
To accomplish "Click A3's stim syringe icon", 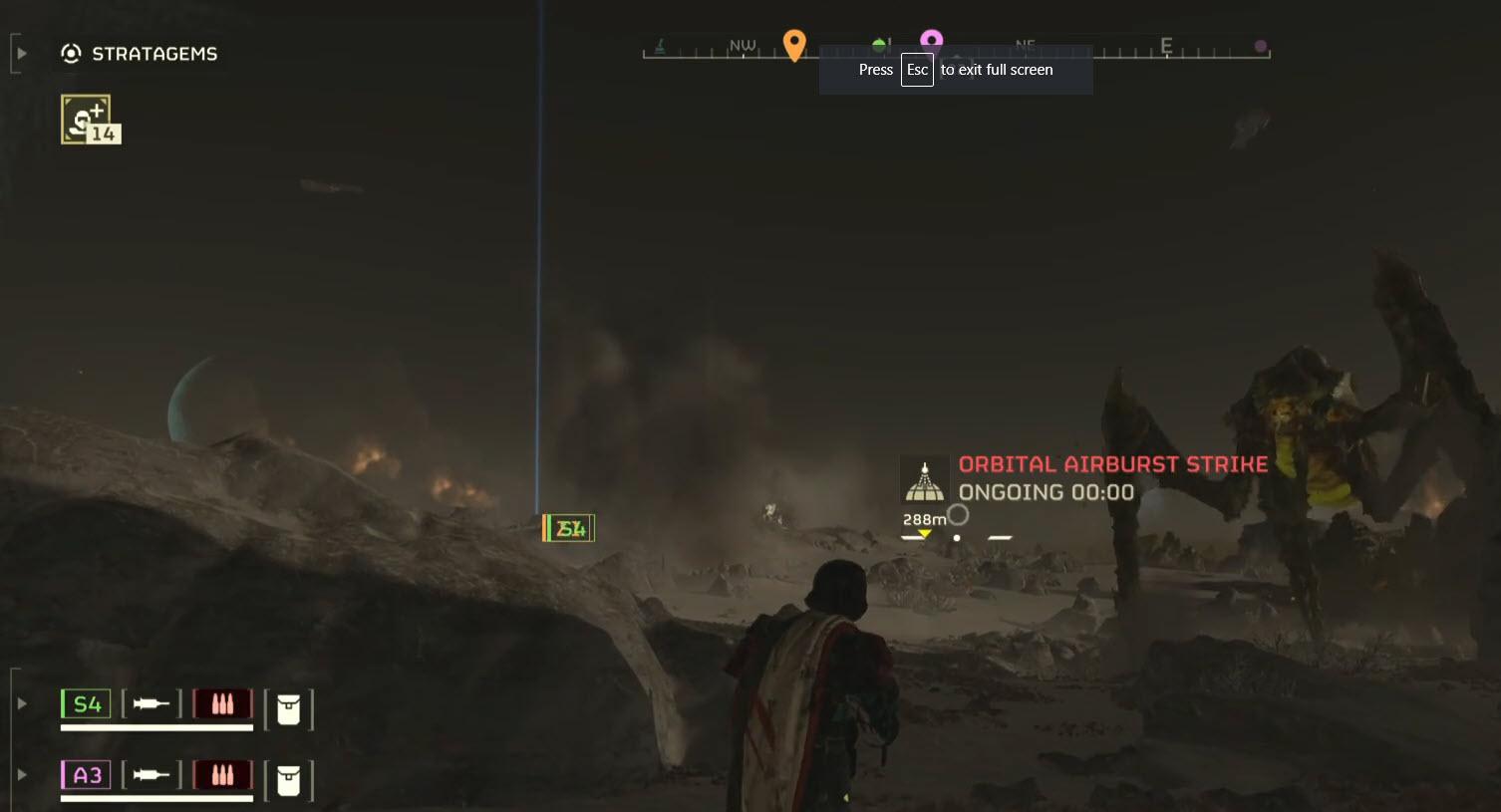I will coord(151,775).
